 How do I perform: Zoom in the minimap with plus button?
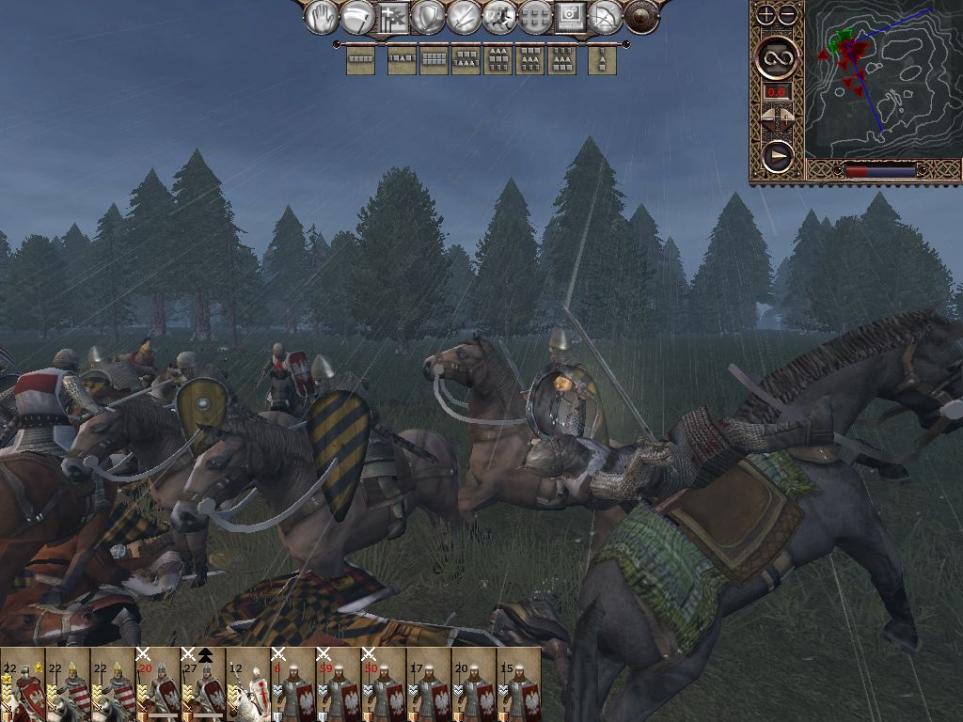pos(766,15)
